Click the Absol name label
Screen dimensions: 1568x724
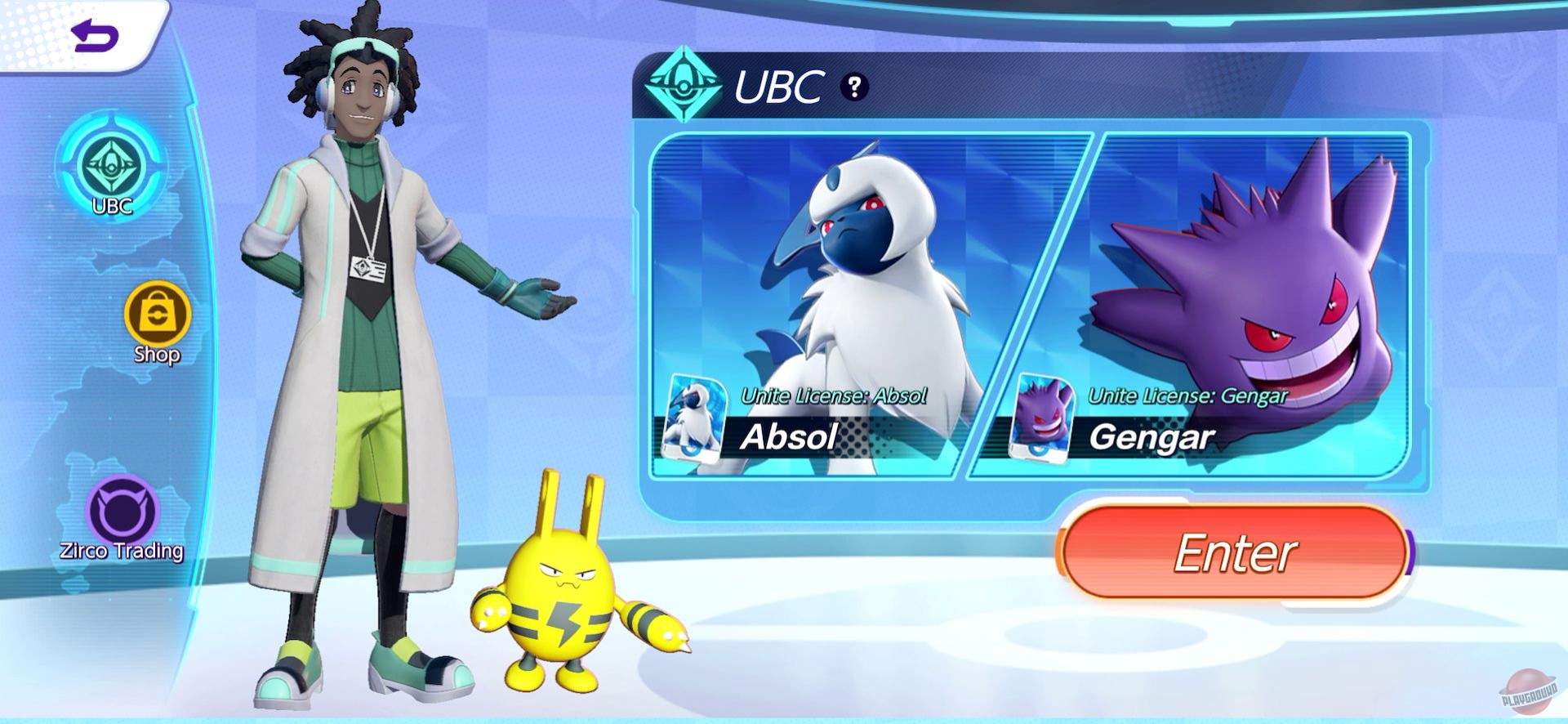(786, 440)
